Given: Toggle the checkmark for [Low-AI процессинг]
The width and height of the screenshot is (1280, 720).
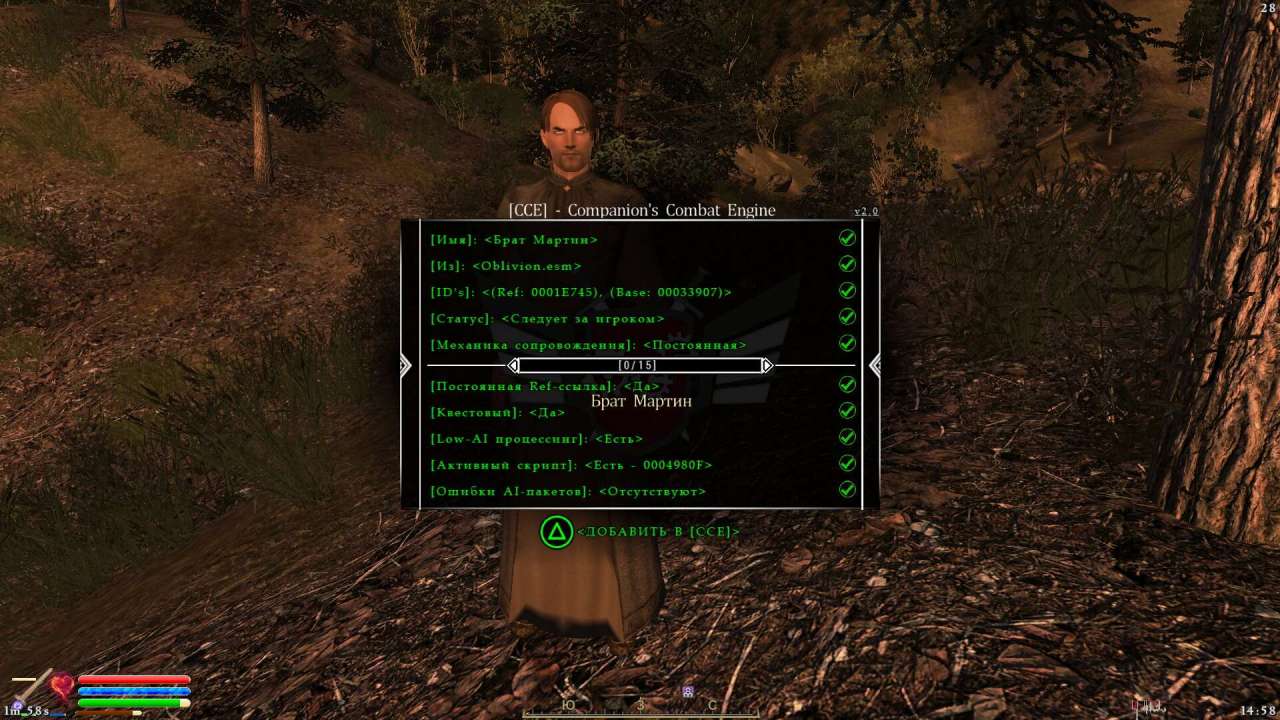Looking at the screenshot, I should point(847,436).
